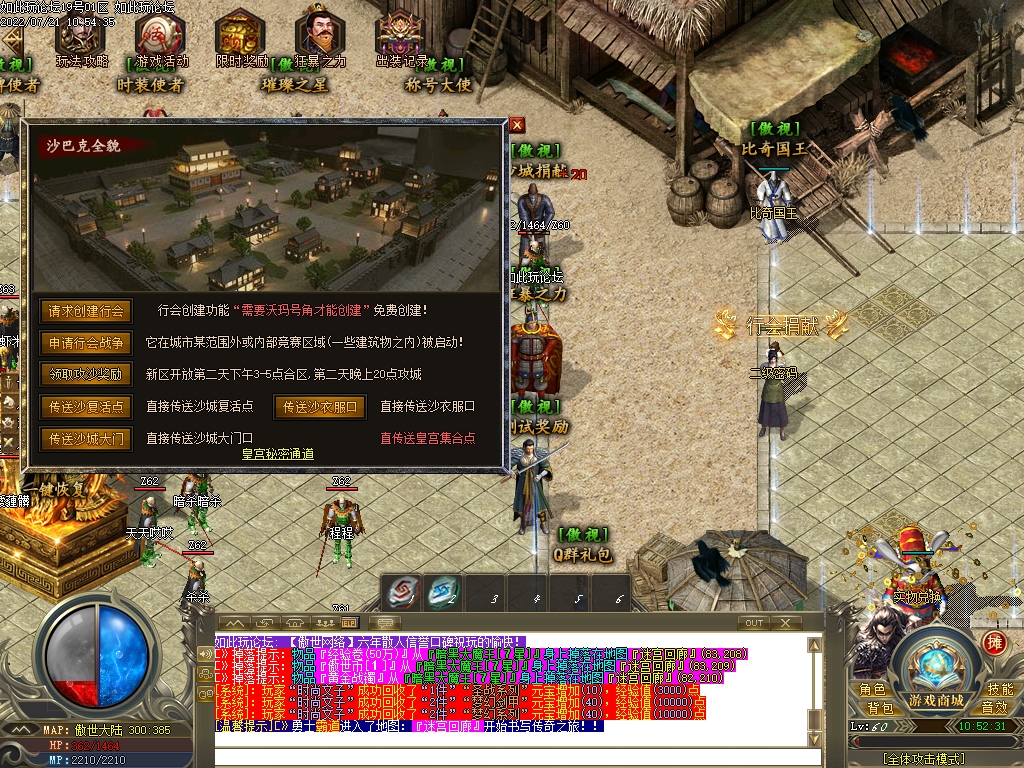Claim reward with 领取攻沙奖励
Screen dimensions: 1024x768
pos(85,375)
